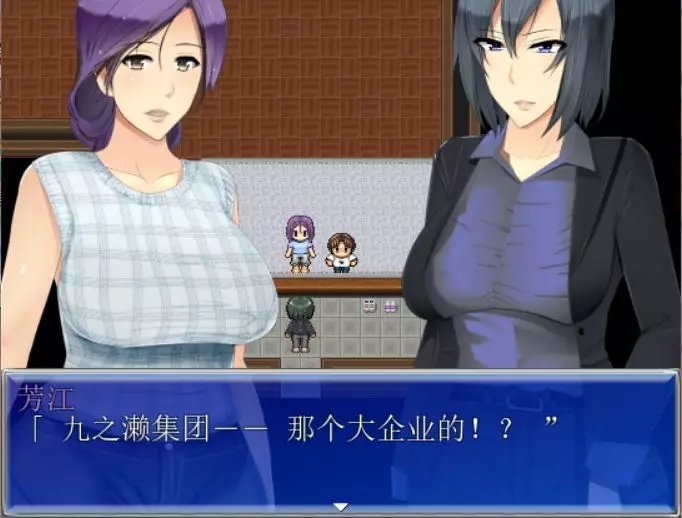Click the blue dialogue message box

click(340, 442)
